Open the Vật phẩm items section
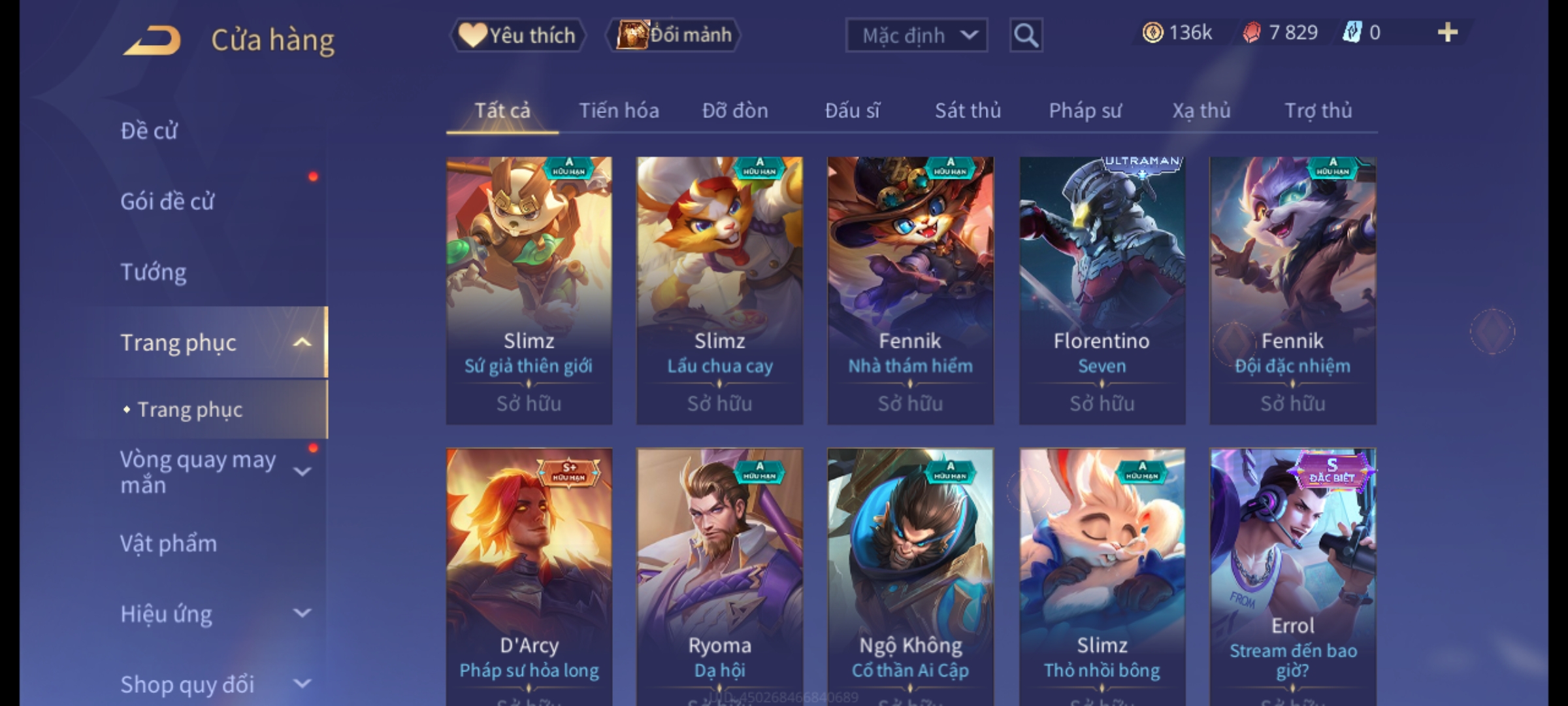 (x=169, y=544)
